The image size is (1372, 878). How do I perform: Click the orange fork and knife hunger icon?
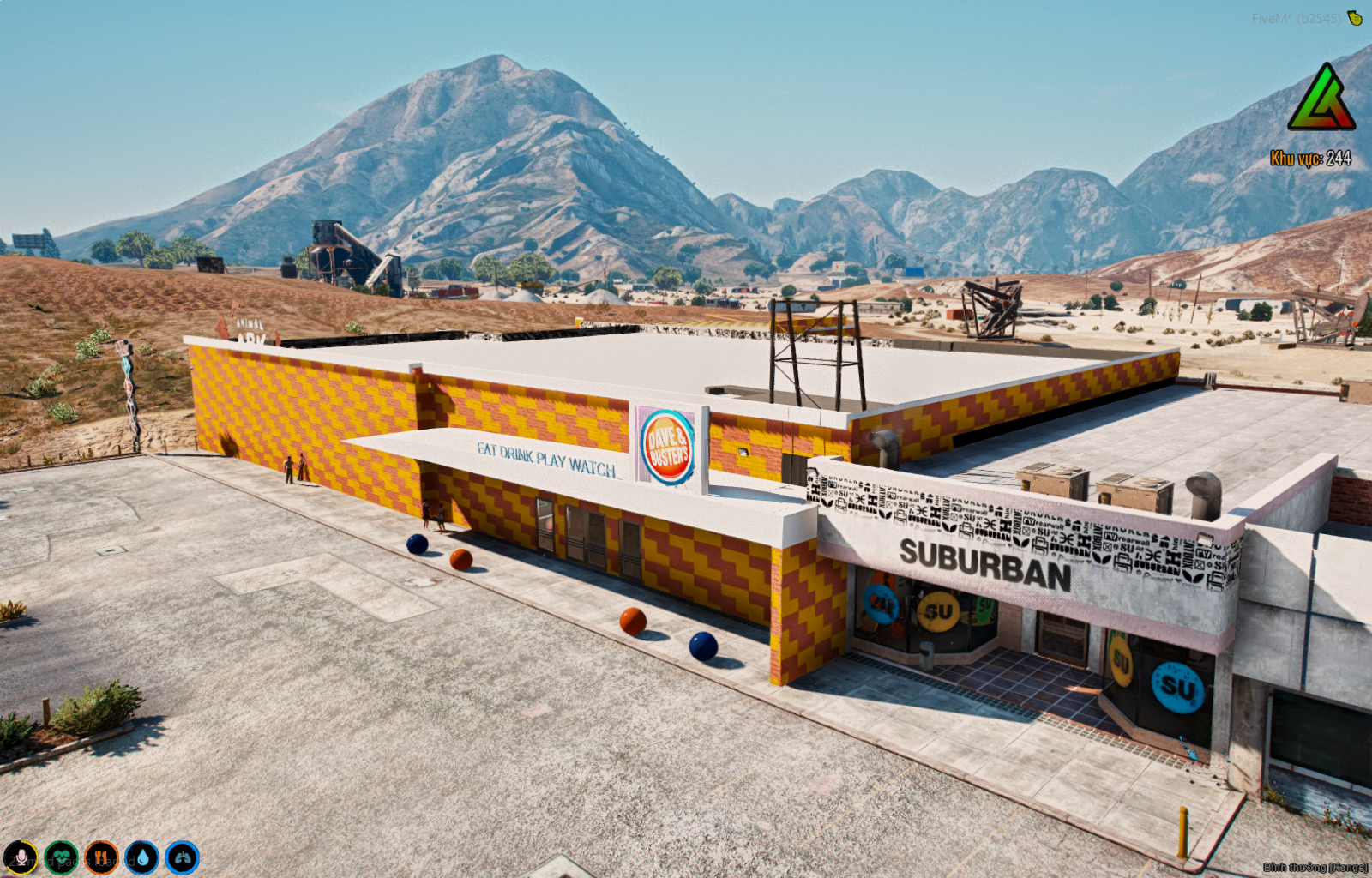[x=101, y=857]
